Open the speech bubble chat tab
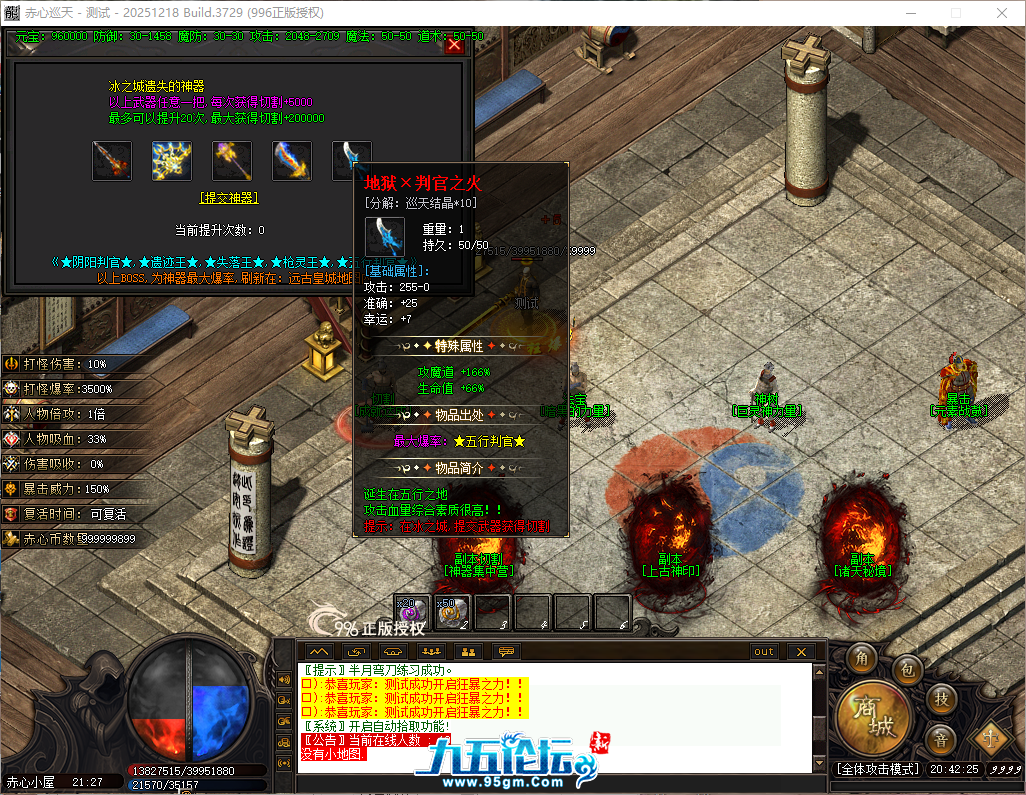 coord(506,652)
